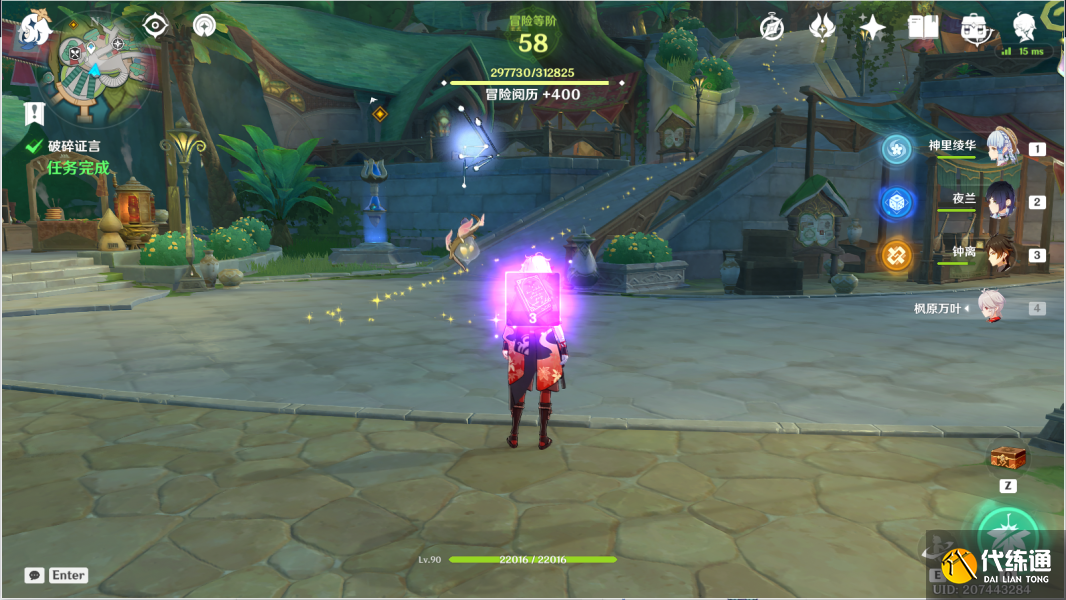Open the character screen icon
Screen dimensions: 1066x600
tap(1025, 28)
